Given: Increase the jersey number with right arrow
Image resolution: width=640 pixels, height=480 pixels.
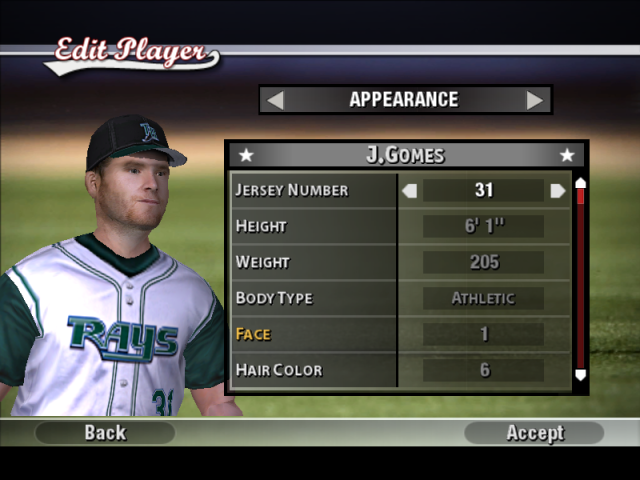Looking at the screenshot, I should coord(557,190).
